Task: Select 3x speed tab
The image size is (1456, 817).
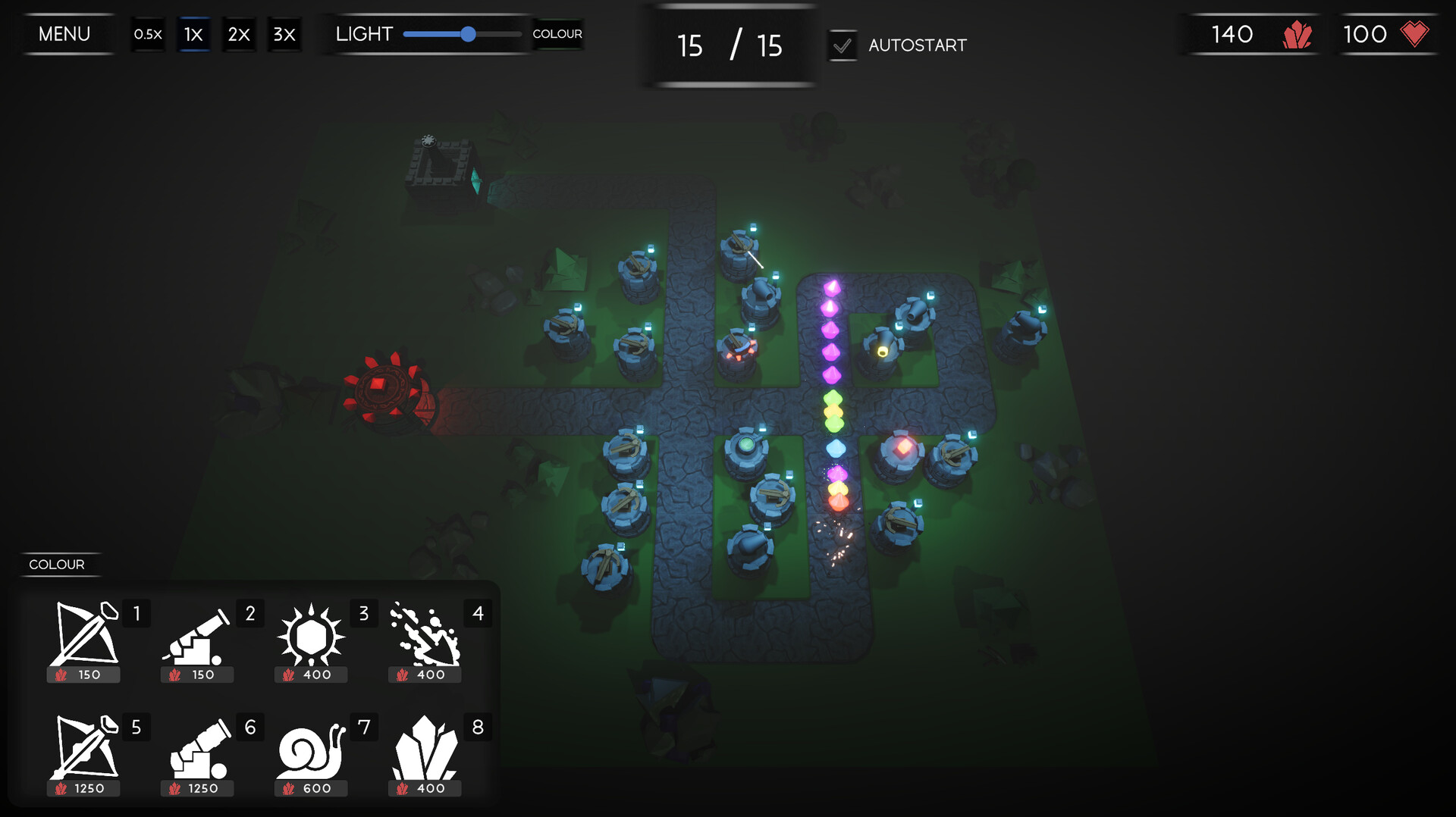Action: (x=284, y=34)
